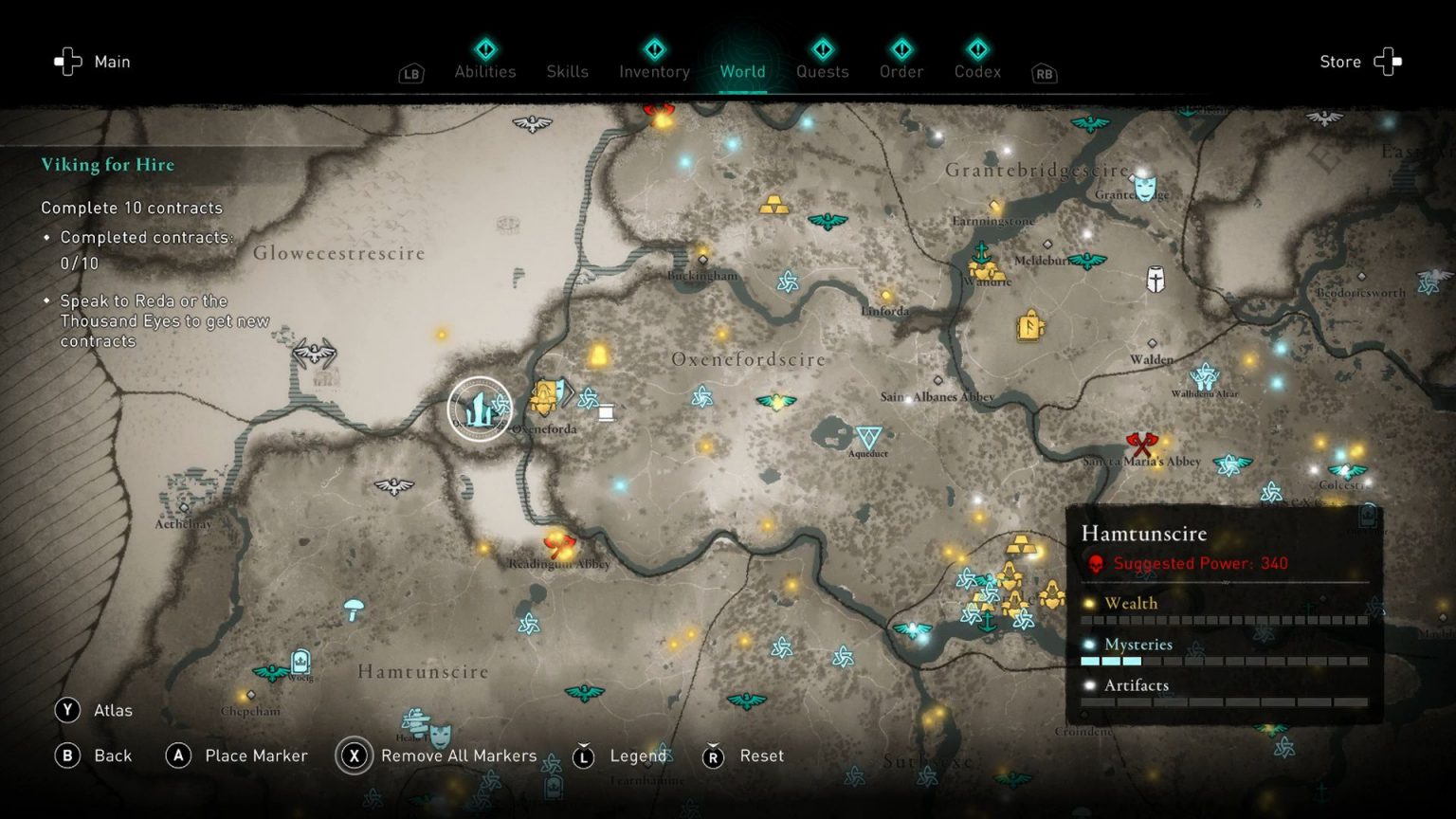Image resolution: width=1456 pixels, height=819 pixels.
Task: Switch to the Codex tab
Action: click(x=977, y=71)
